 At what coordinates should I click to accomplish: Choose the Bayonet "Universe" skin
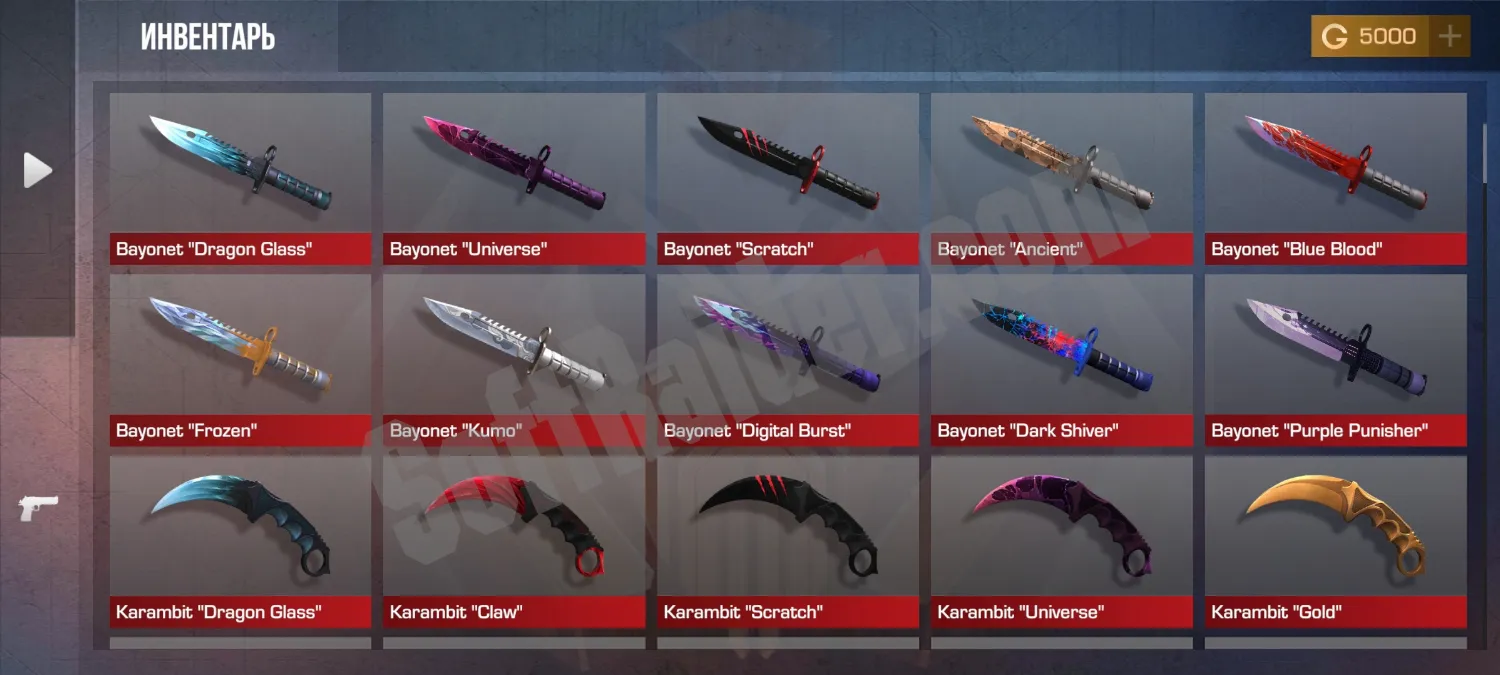[x=514, y=178]
